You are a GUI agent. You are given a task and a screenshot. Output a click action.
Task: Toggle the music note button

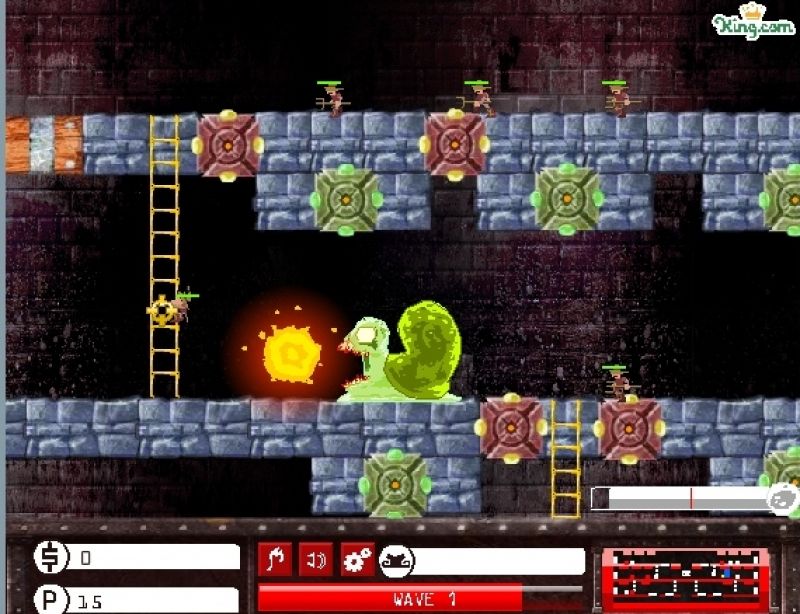275,560
